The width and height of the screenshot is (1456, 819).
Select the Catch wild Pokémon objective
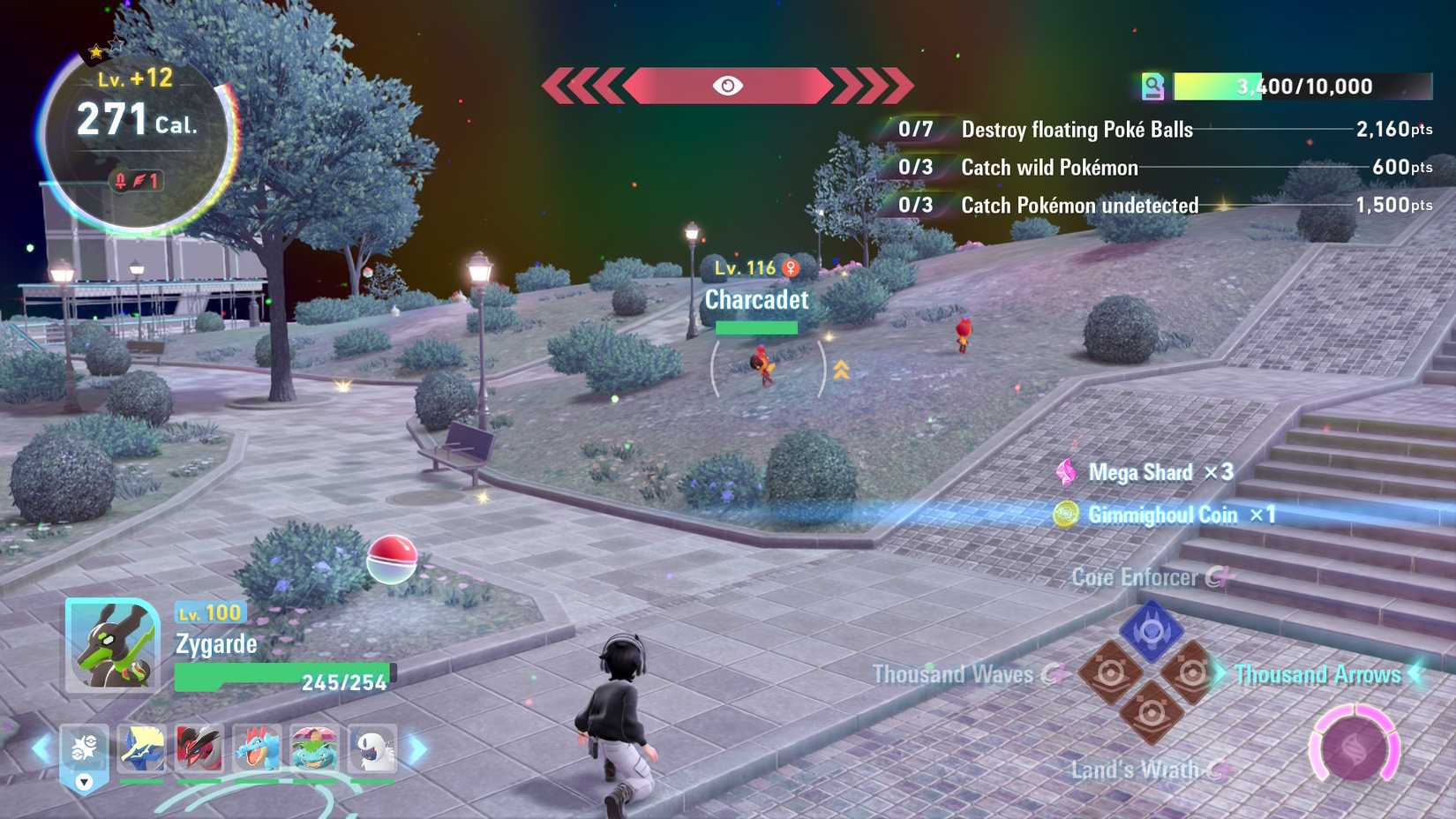[x=1048, y=168]
